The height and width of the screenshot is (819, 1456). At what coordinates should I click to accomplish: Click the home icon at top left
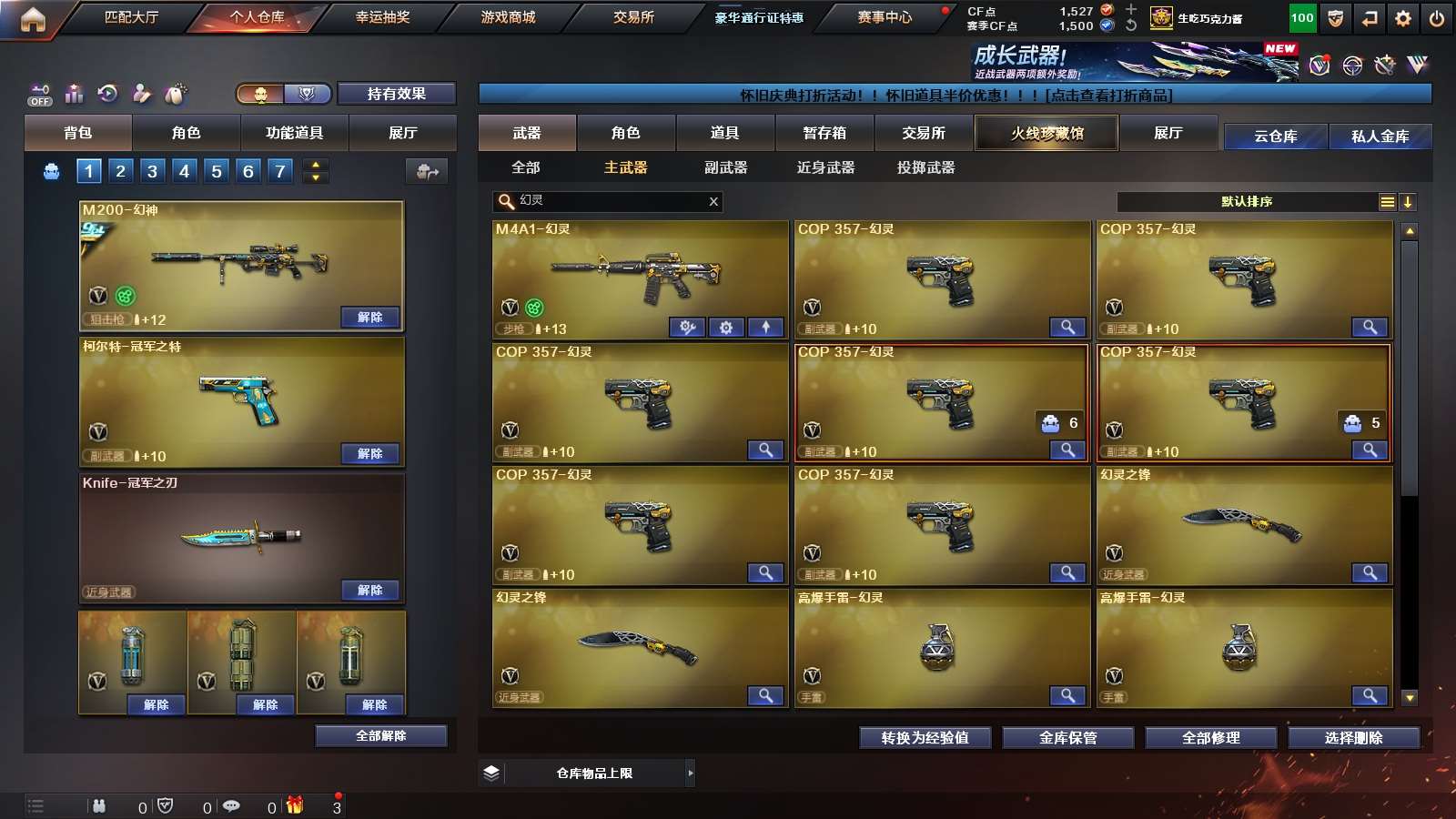point(33,19)
